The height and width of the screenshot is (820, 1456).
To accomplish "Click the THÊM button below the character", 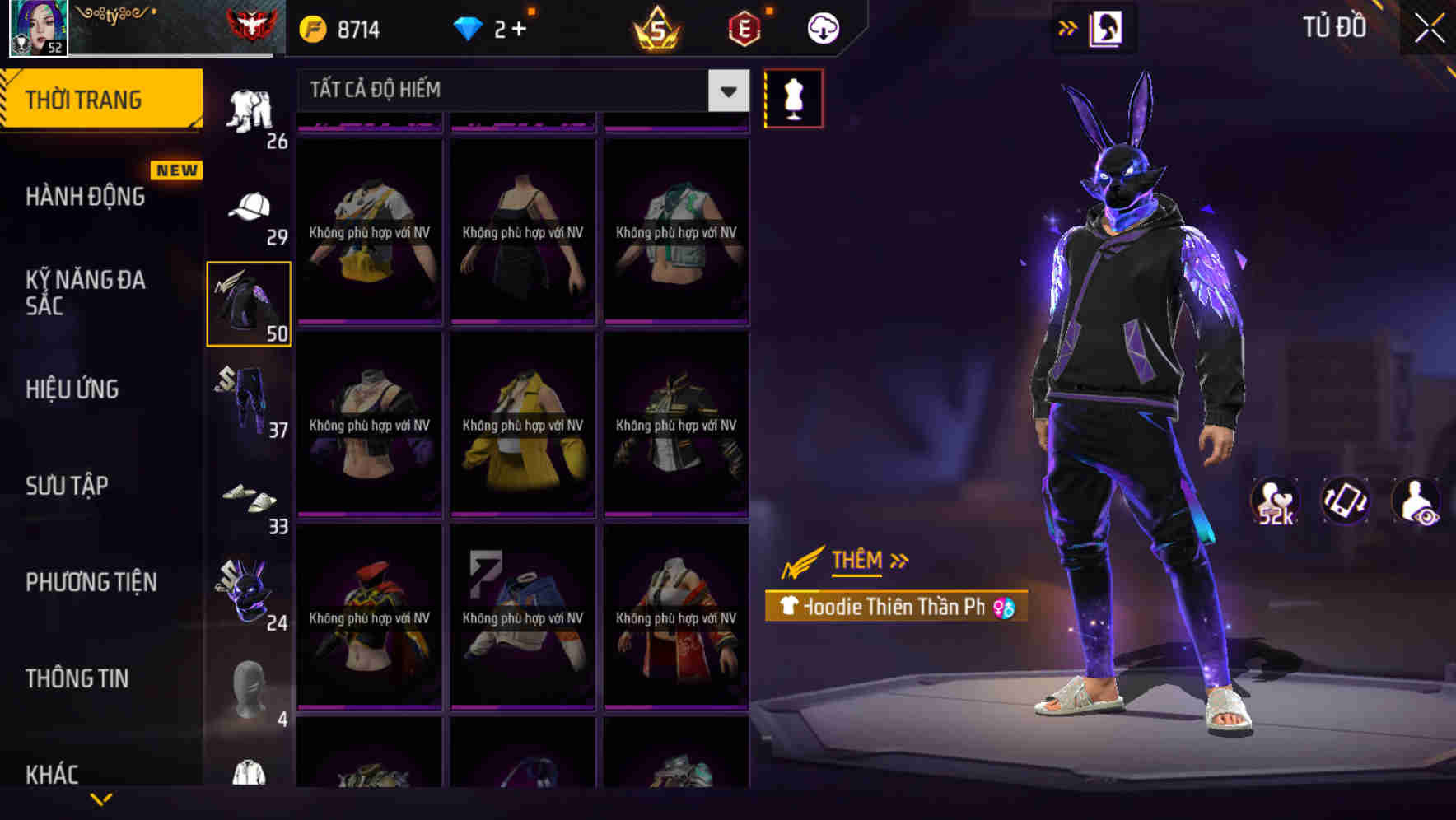I will coord(855,561).
